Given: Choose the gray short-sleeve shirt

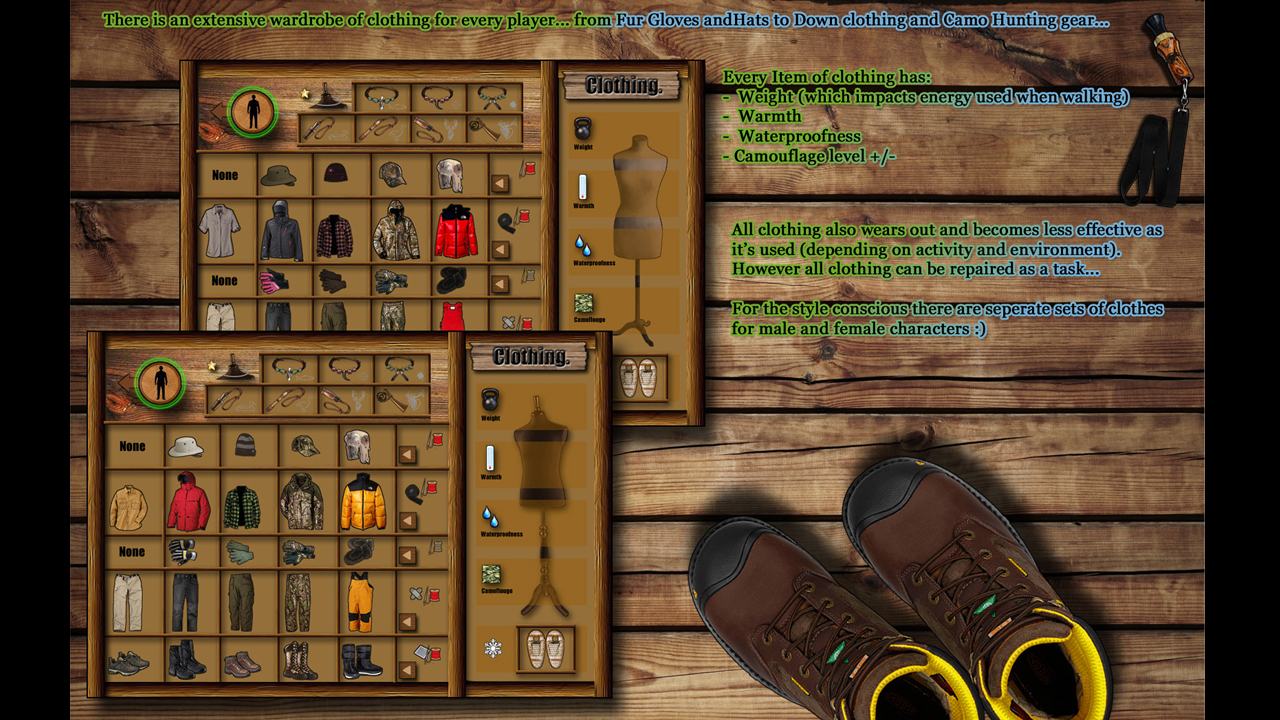Looking at the screenshot, I should tap(219, 232).
